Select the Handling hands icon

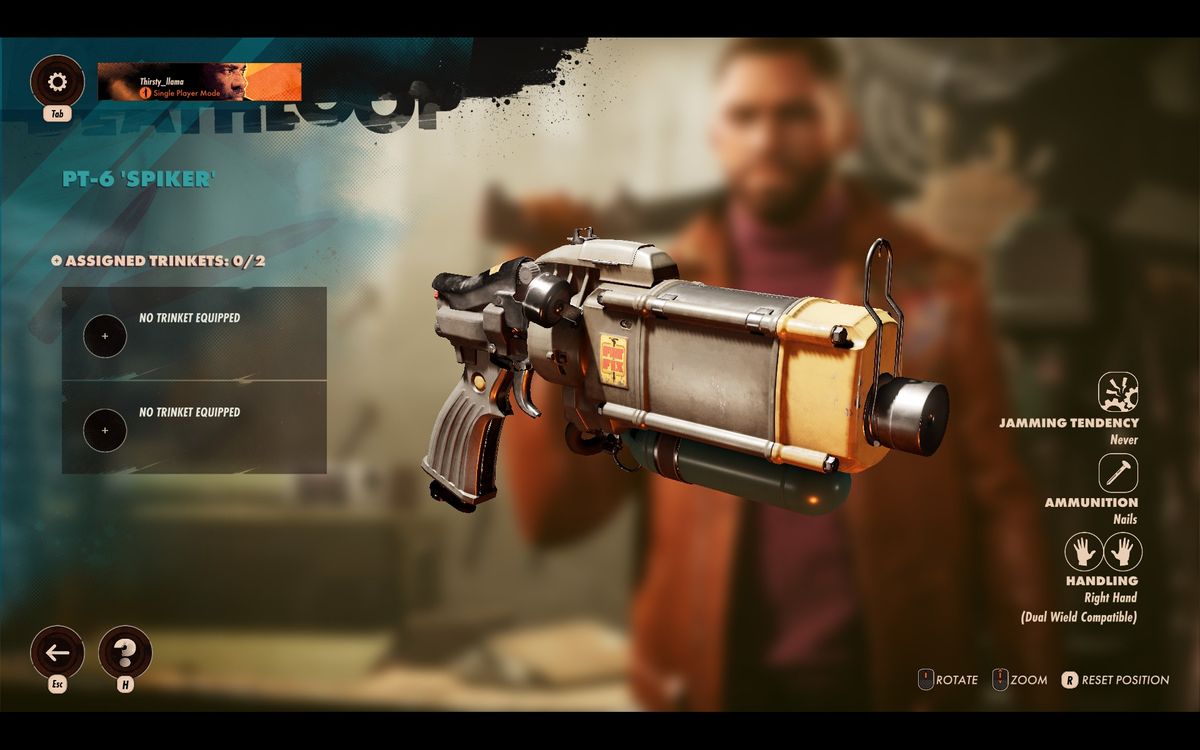[x=1102, y=552]
